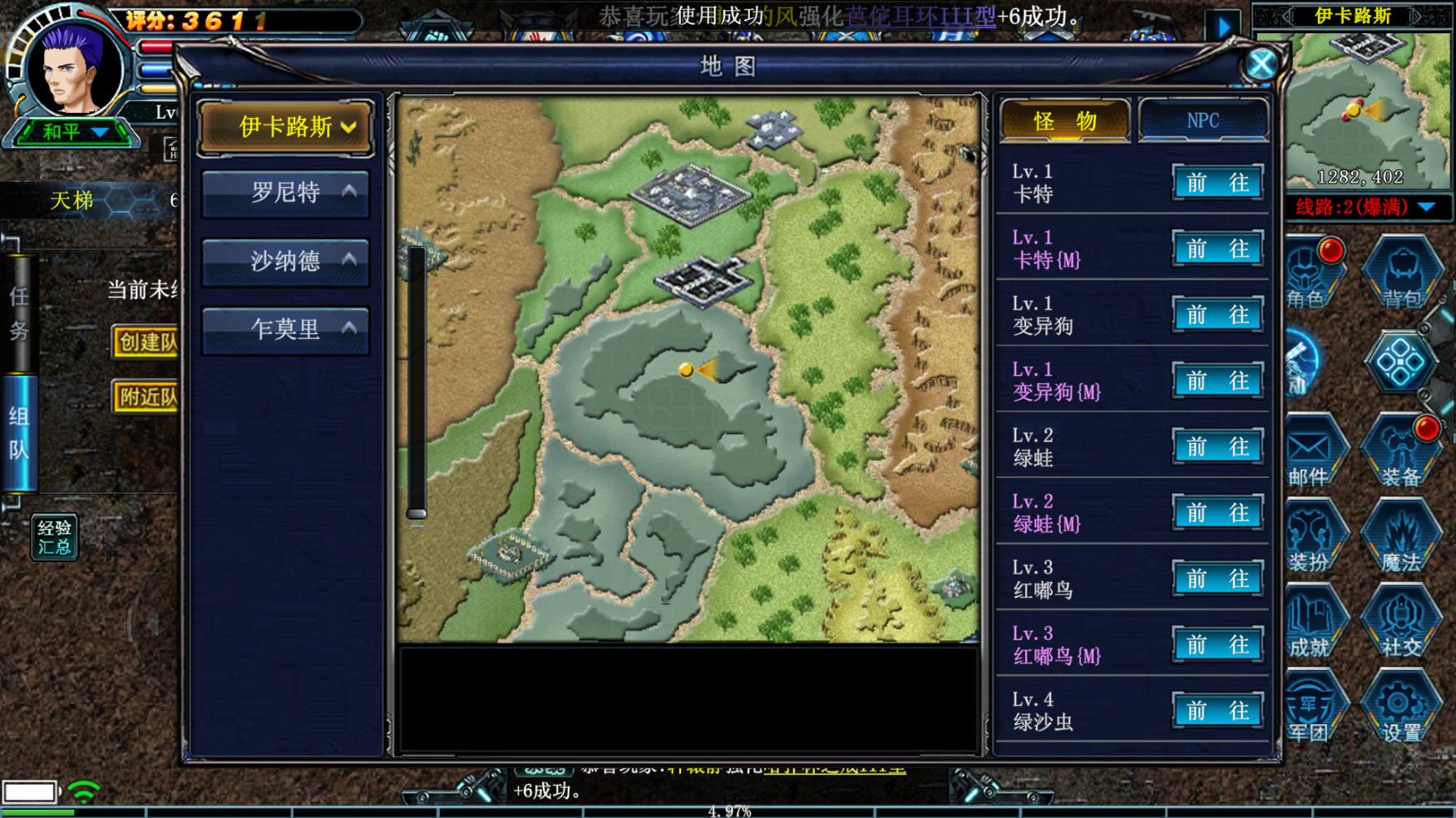Click 前往 for Lv.2 绿蛙
This screenshot has height=818, width=1456.
(1217, 447)
